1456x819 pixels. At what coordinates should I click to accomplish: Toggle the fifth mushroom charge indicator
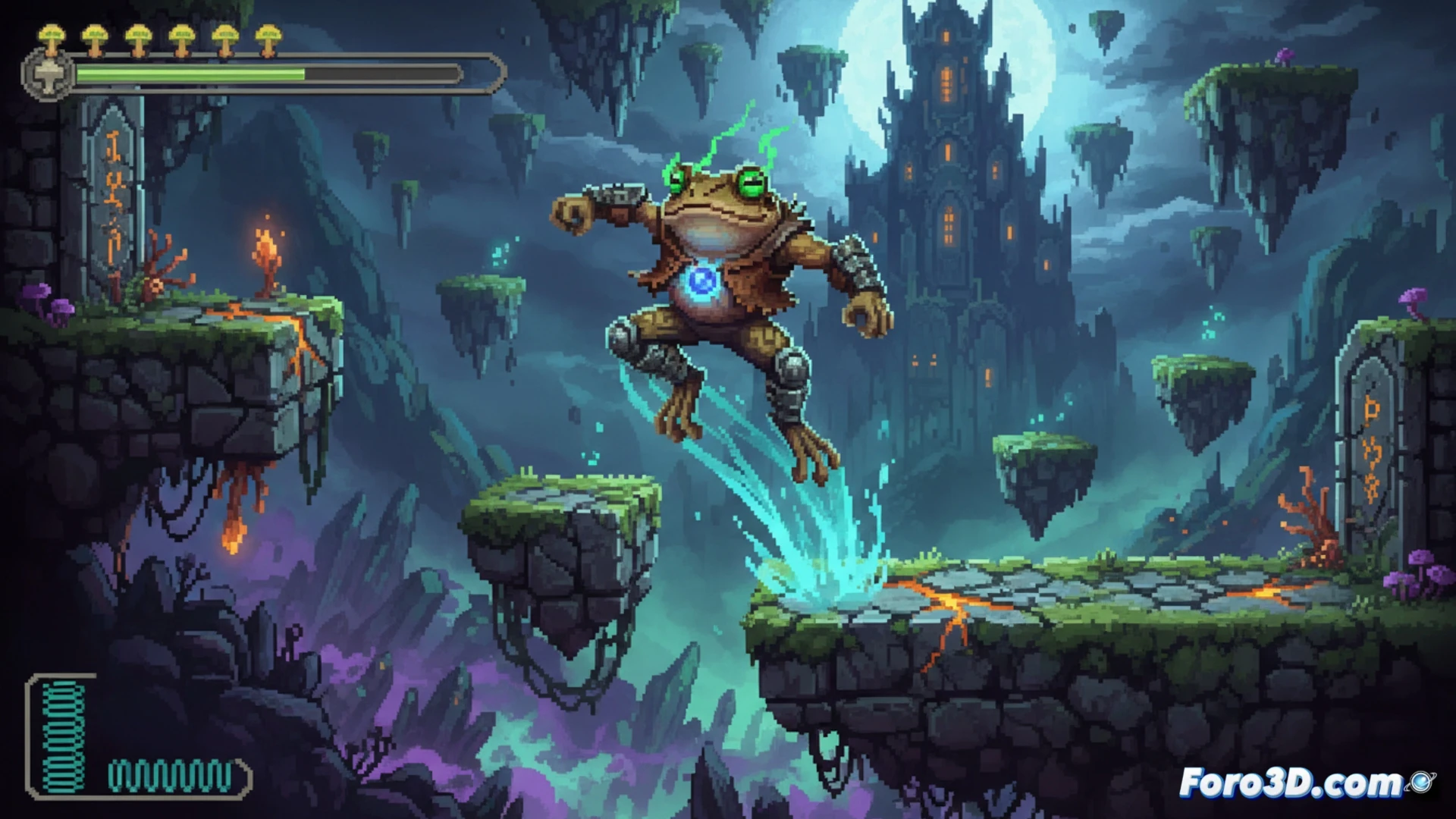[224, 34]
